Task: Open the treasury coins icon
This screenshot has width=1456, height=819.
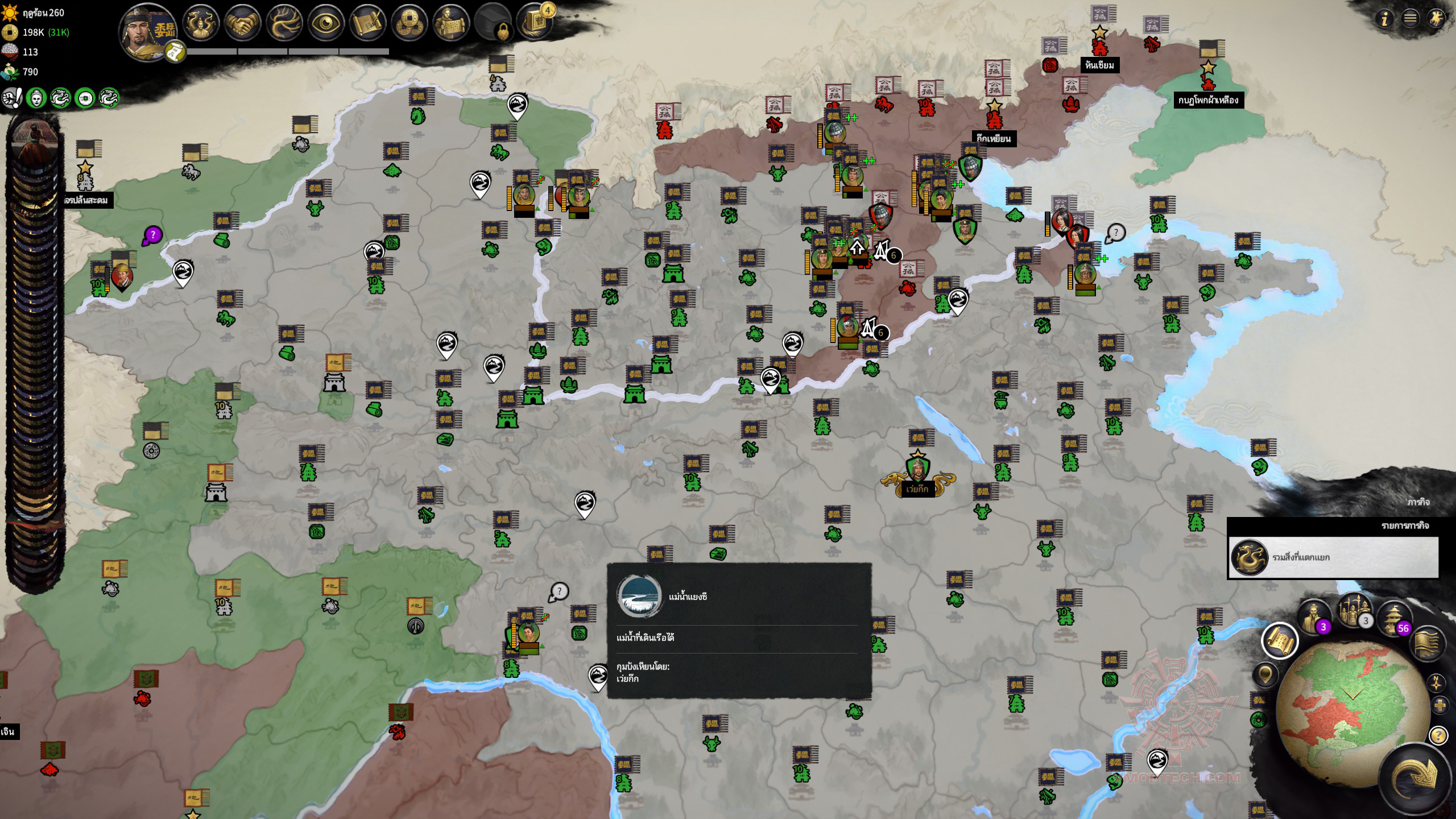Action: pos(409,24)
